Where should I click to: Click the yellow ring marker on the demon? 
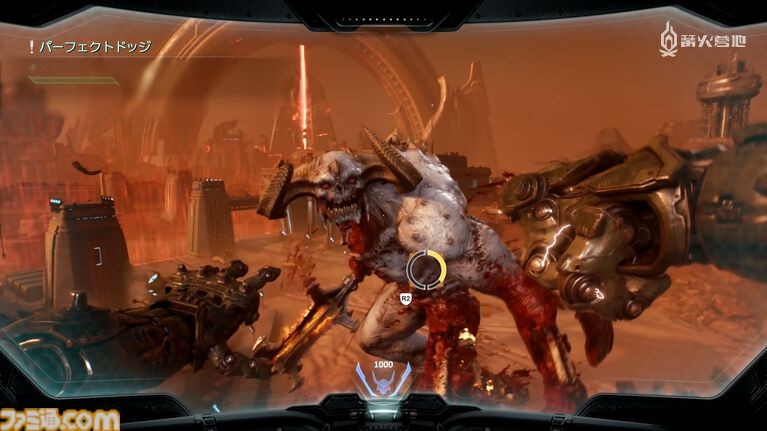tap(427, 268)
